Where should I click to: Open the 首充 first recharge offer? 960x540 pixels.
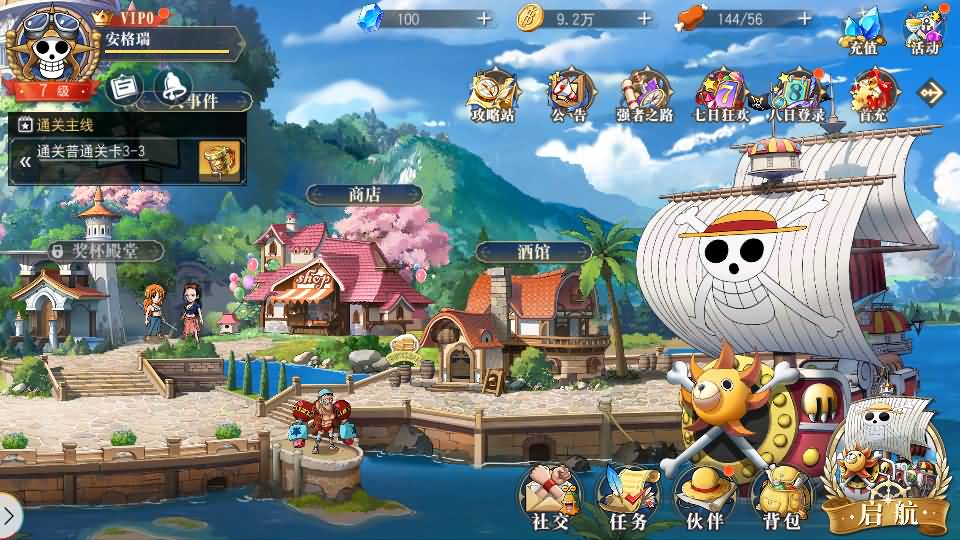(872, 94)
